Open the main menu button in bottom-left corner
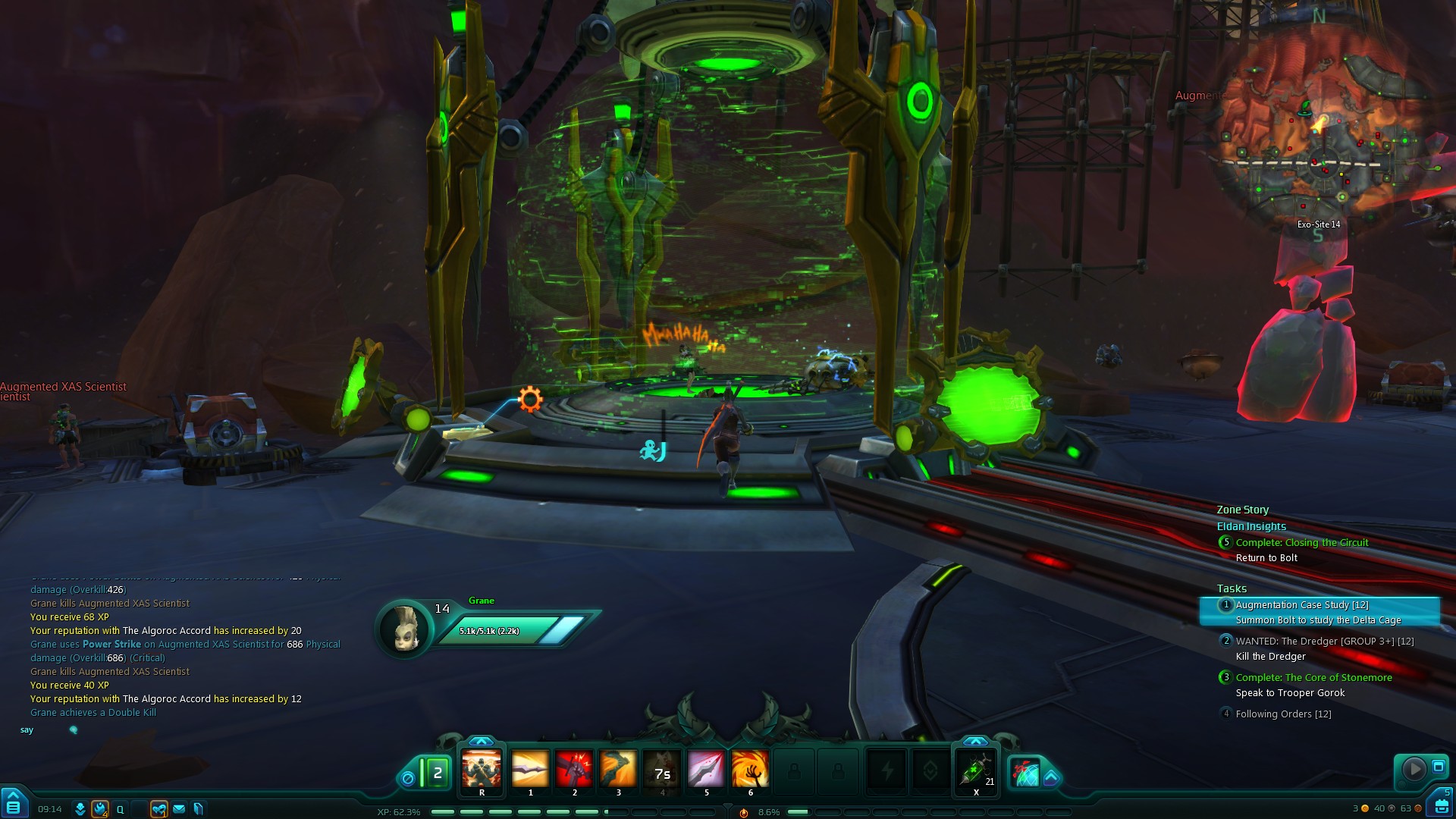The width and height of the screenshot is (1456, 819). pos(13,805)
